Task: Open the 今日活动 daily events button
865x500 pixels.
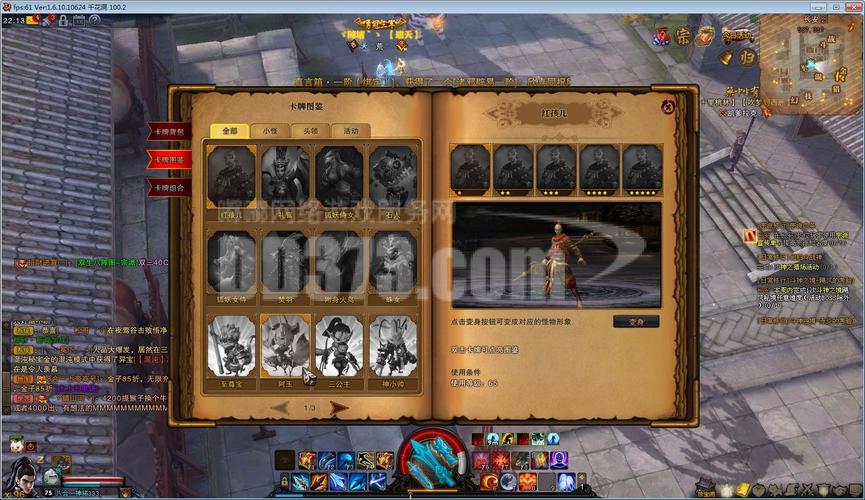Action: pos(739,37)
